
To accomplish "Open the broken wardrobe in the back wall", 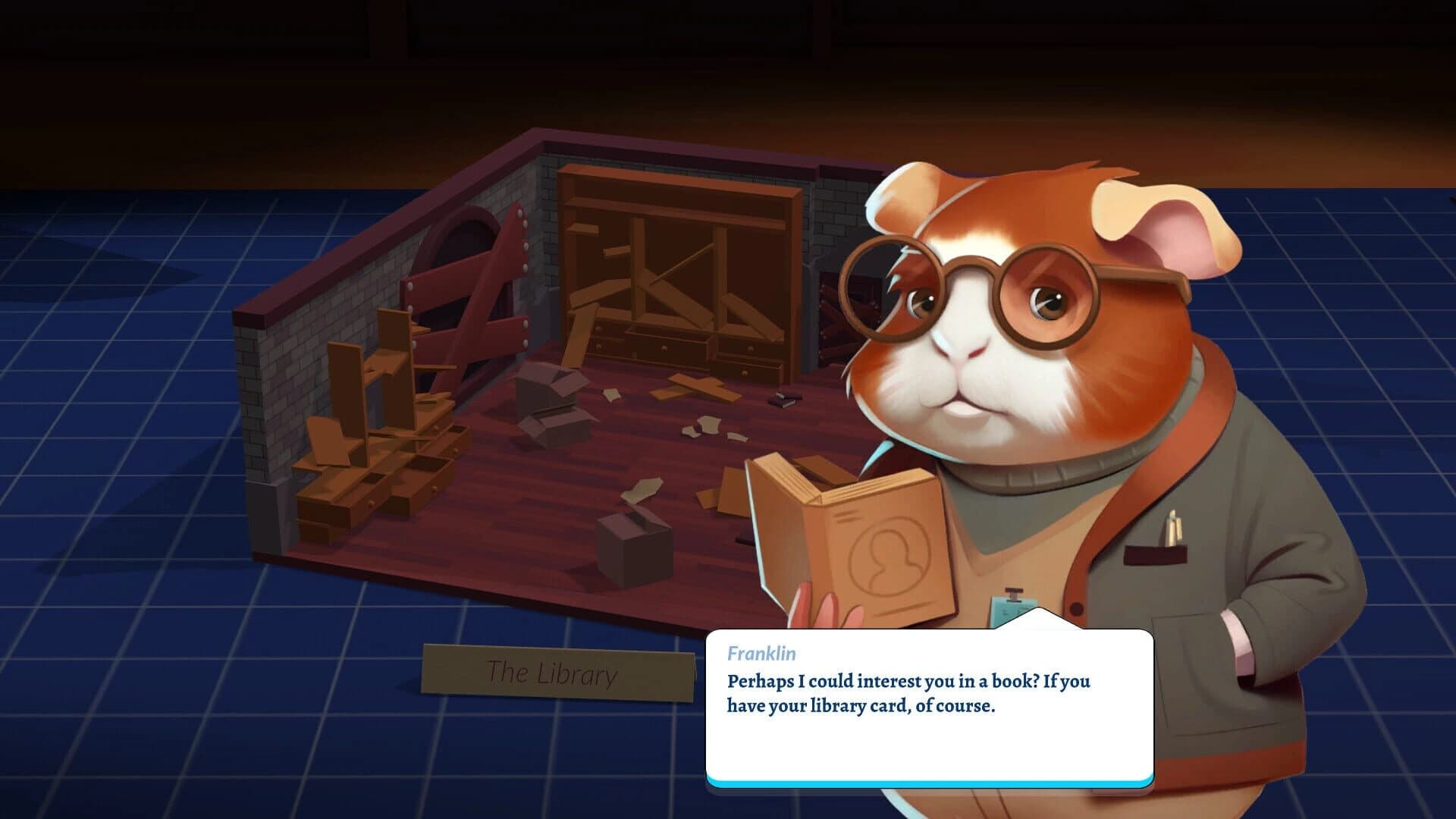I will pyautogui.click(x=675, y=250).
